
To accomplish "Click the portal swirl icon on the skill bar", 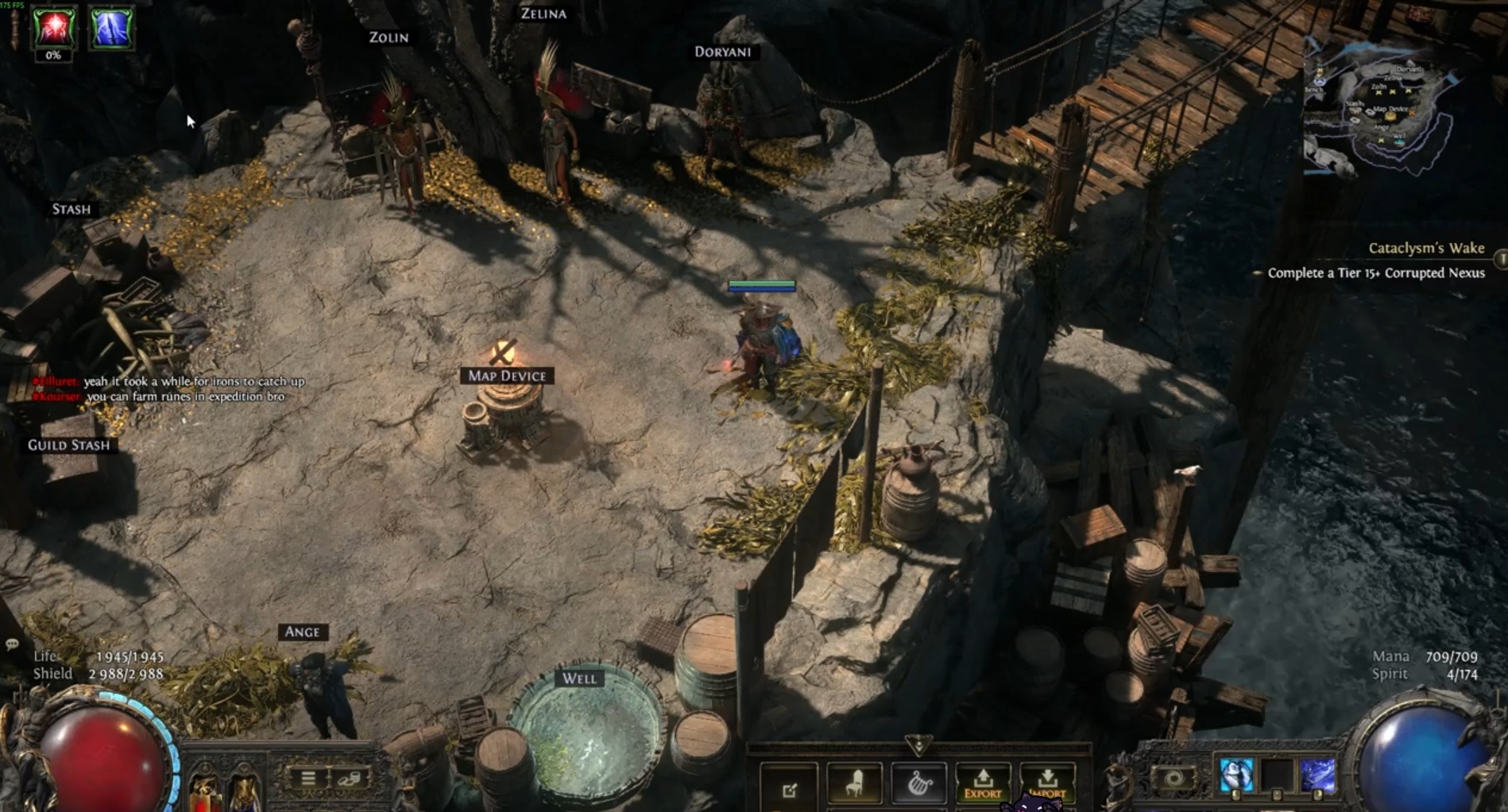I will pyautogui.click(x=1174, y=779).
